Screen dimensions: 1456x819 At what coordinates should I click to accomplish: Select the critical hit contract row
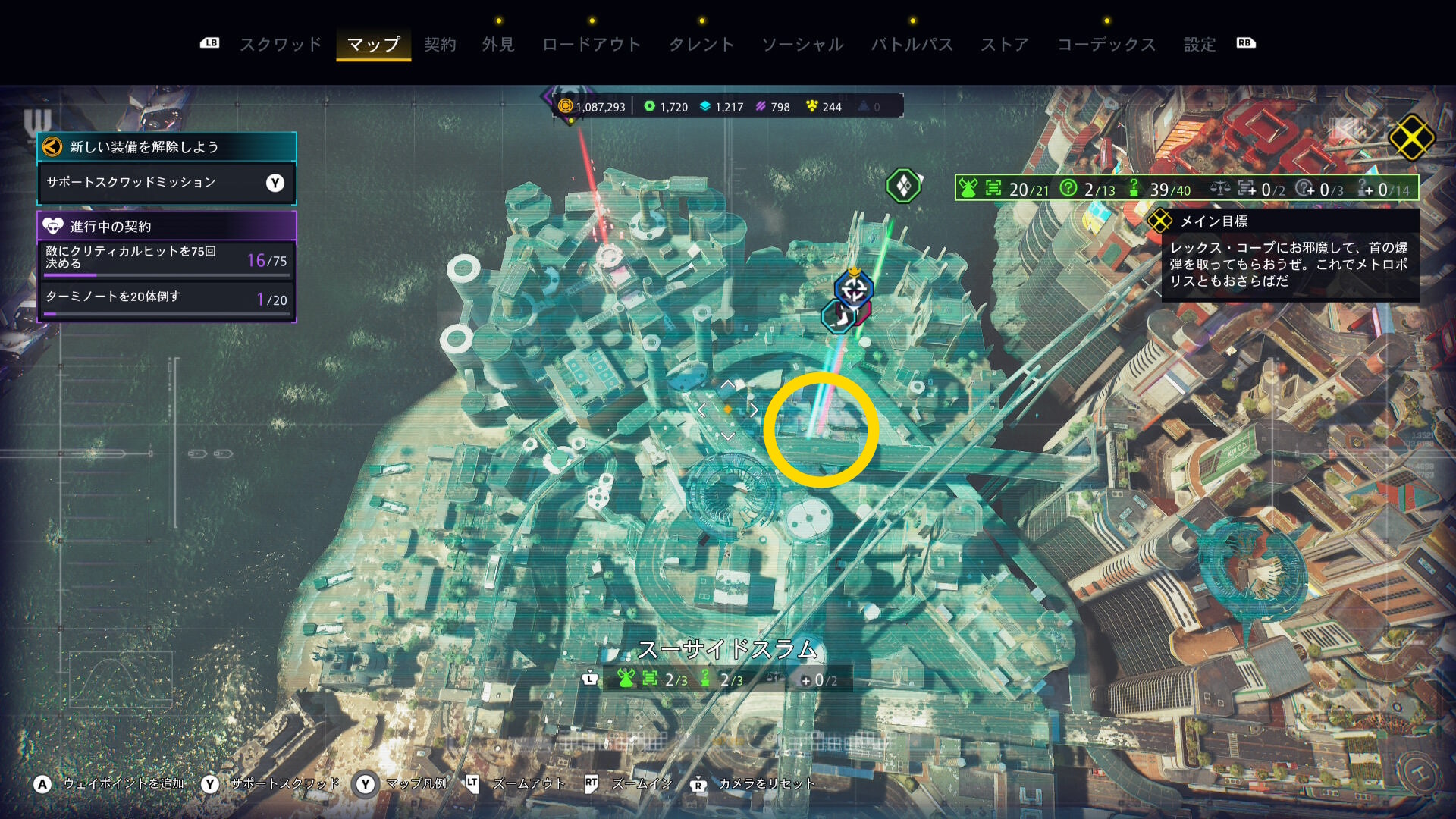166,259
